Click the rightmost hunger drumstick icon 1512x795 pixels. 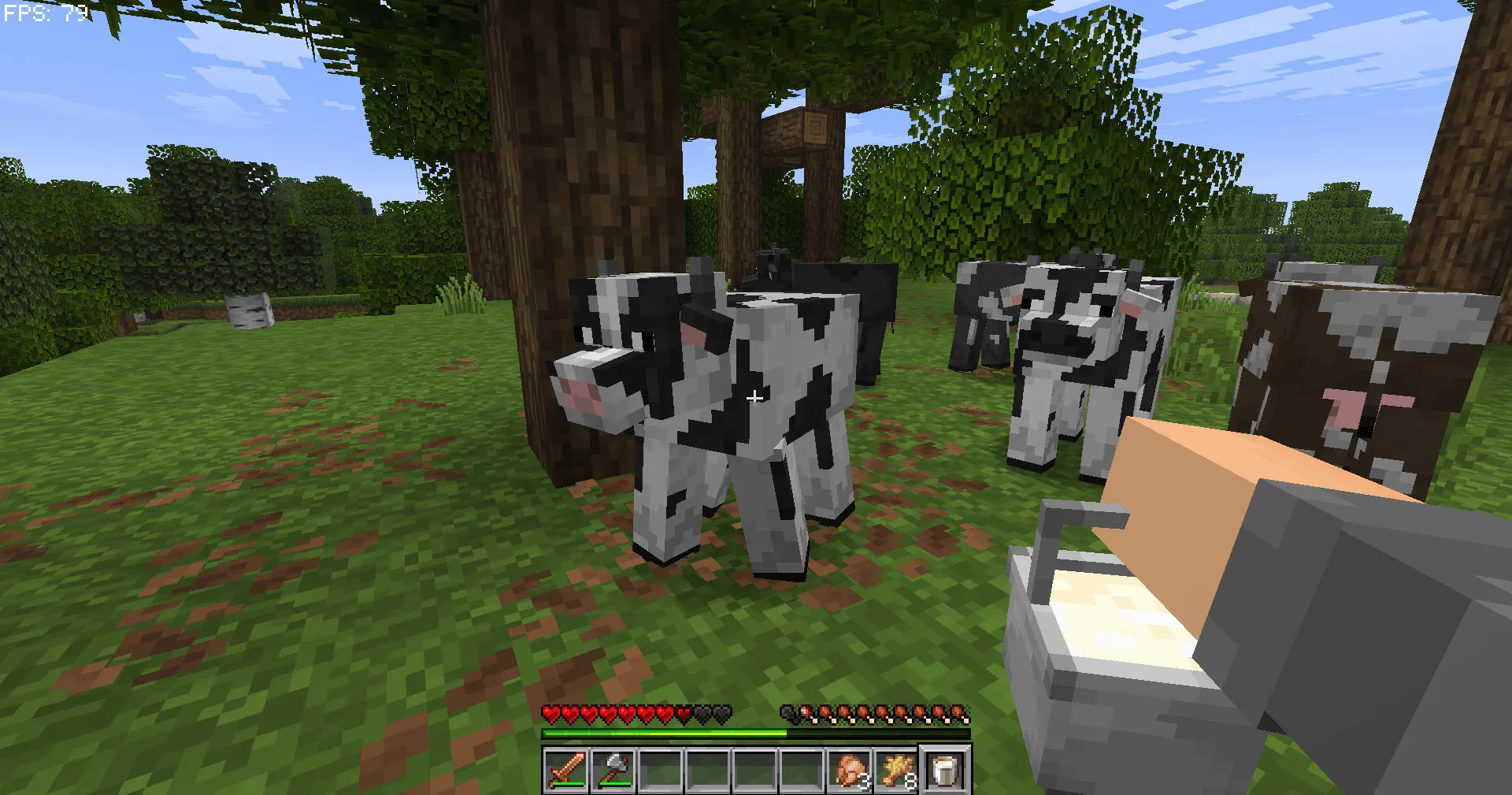tap(959, 713)
